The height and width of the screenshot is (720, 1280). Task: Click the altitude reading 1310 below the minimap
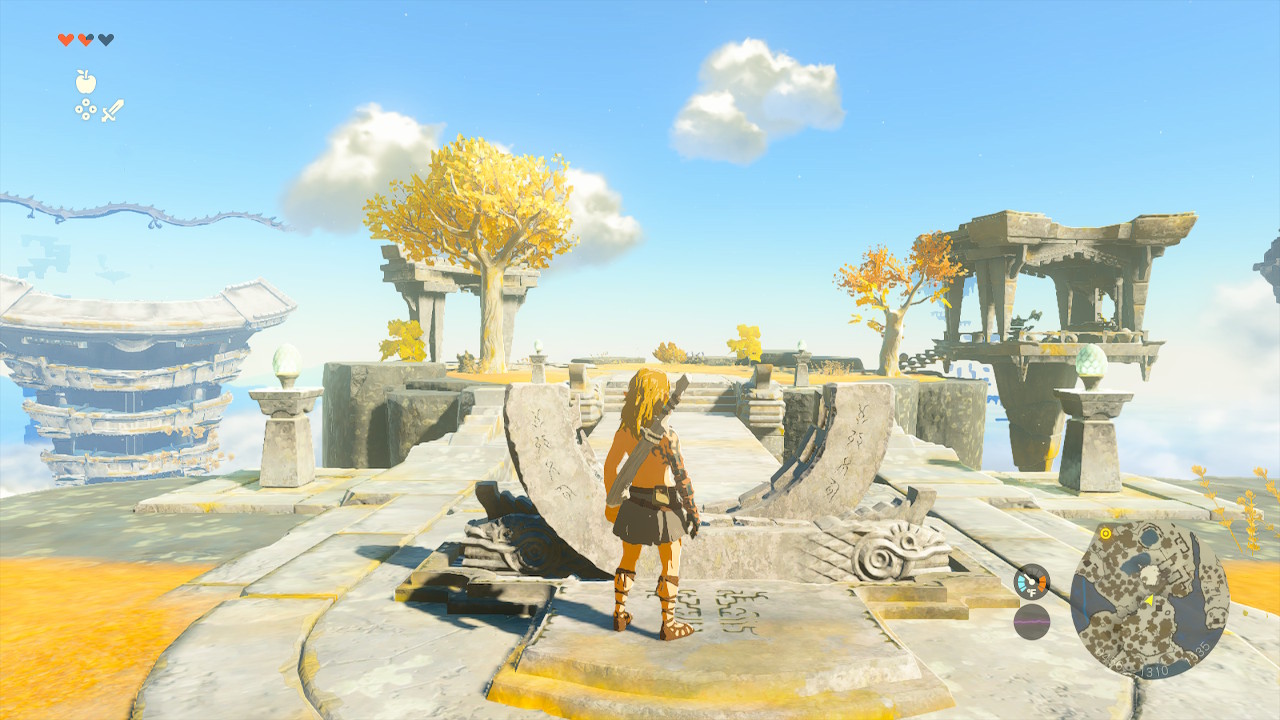[1155, 670]
